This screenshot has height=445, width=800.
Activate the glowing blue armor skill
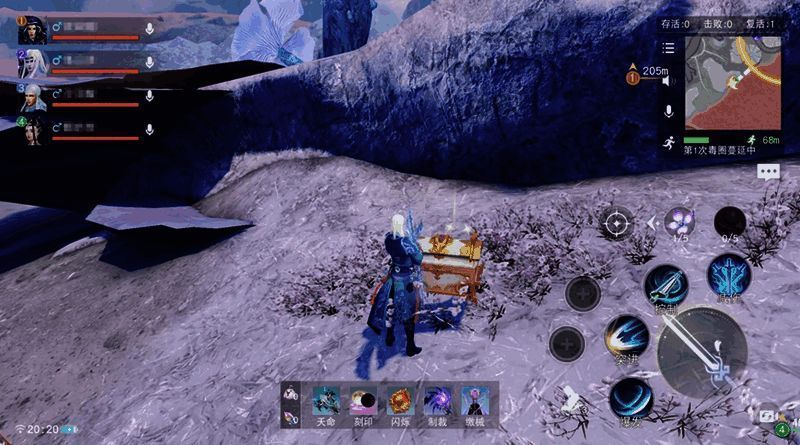click(x=726, y=275)
